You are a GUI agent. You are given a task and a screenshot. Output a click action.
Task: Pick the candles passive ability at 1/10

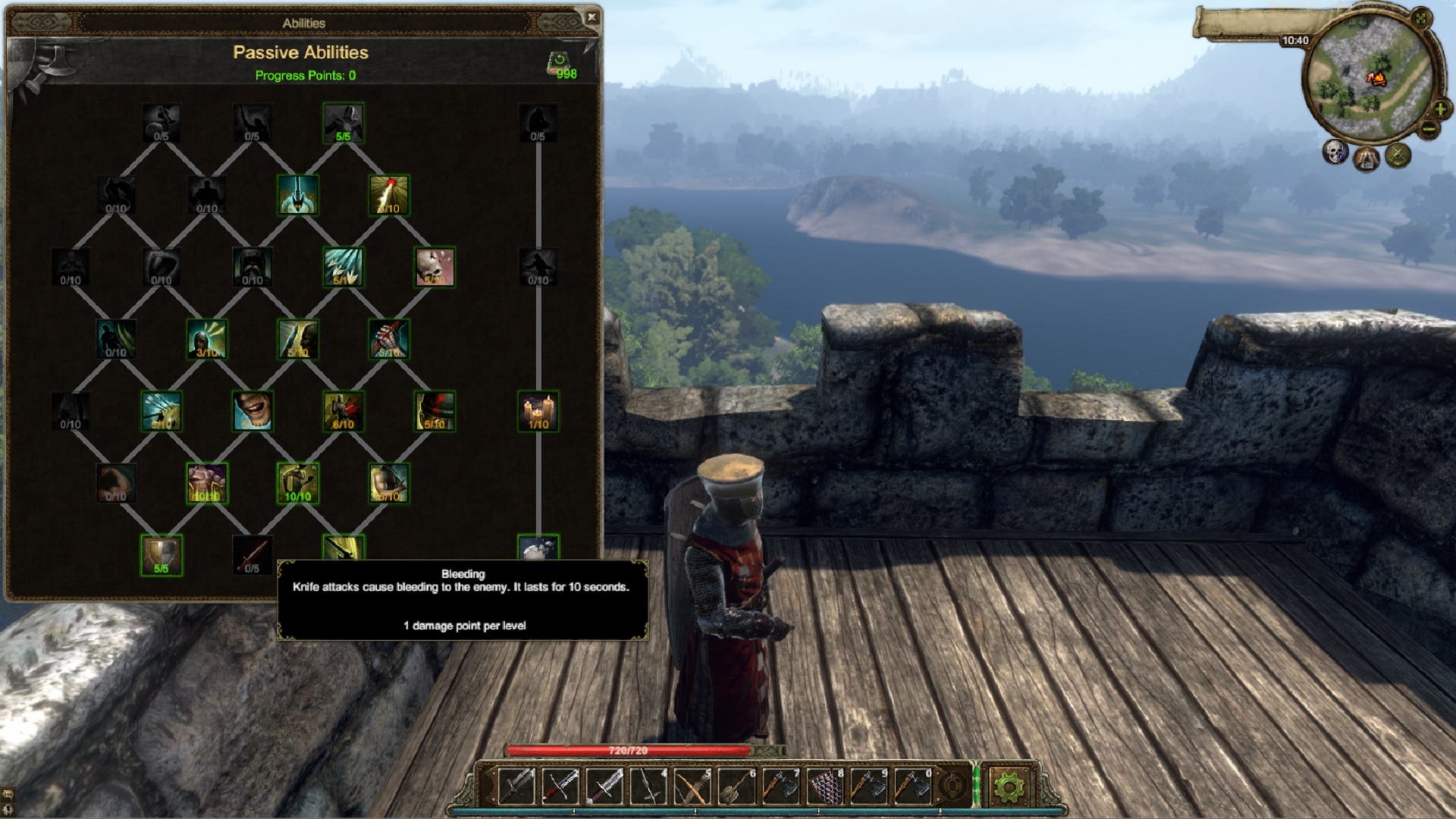coord(538,411)
